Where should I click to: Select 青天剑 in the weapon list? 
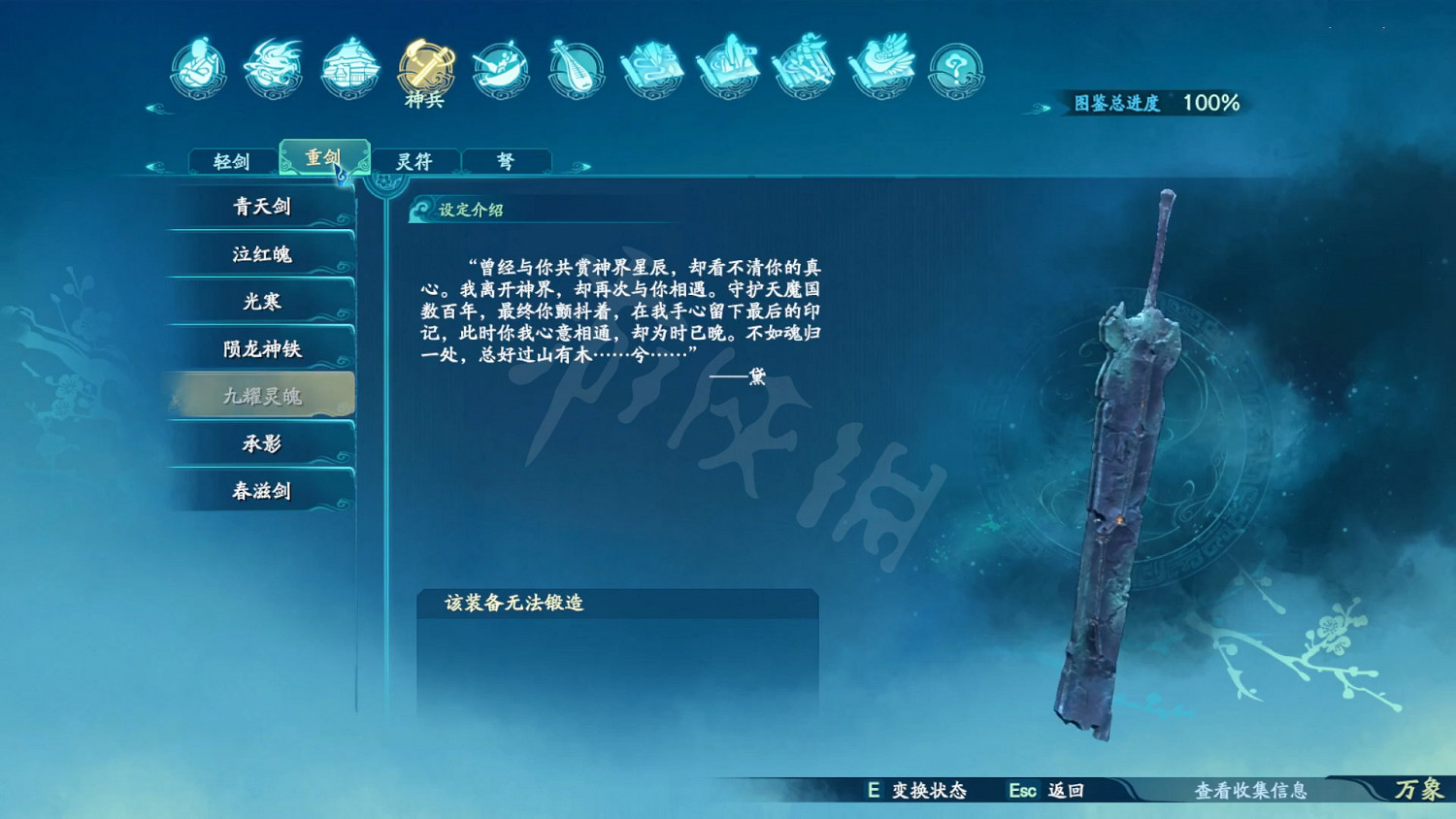(x=260, y=207)
